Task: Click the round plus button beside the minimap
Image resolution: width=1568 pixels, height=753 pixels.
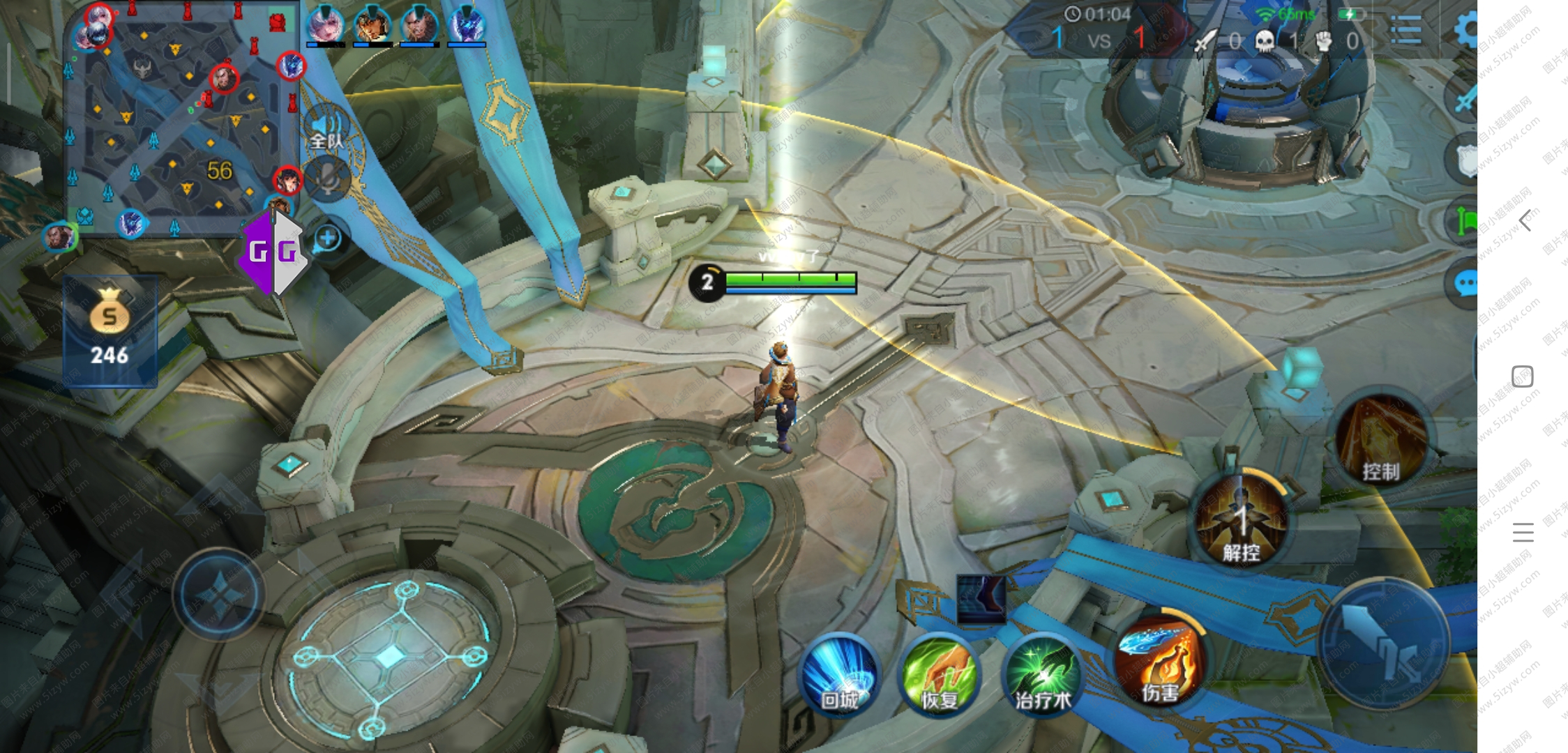Action: (x=327, y=238)
